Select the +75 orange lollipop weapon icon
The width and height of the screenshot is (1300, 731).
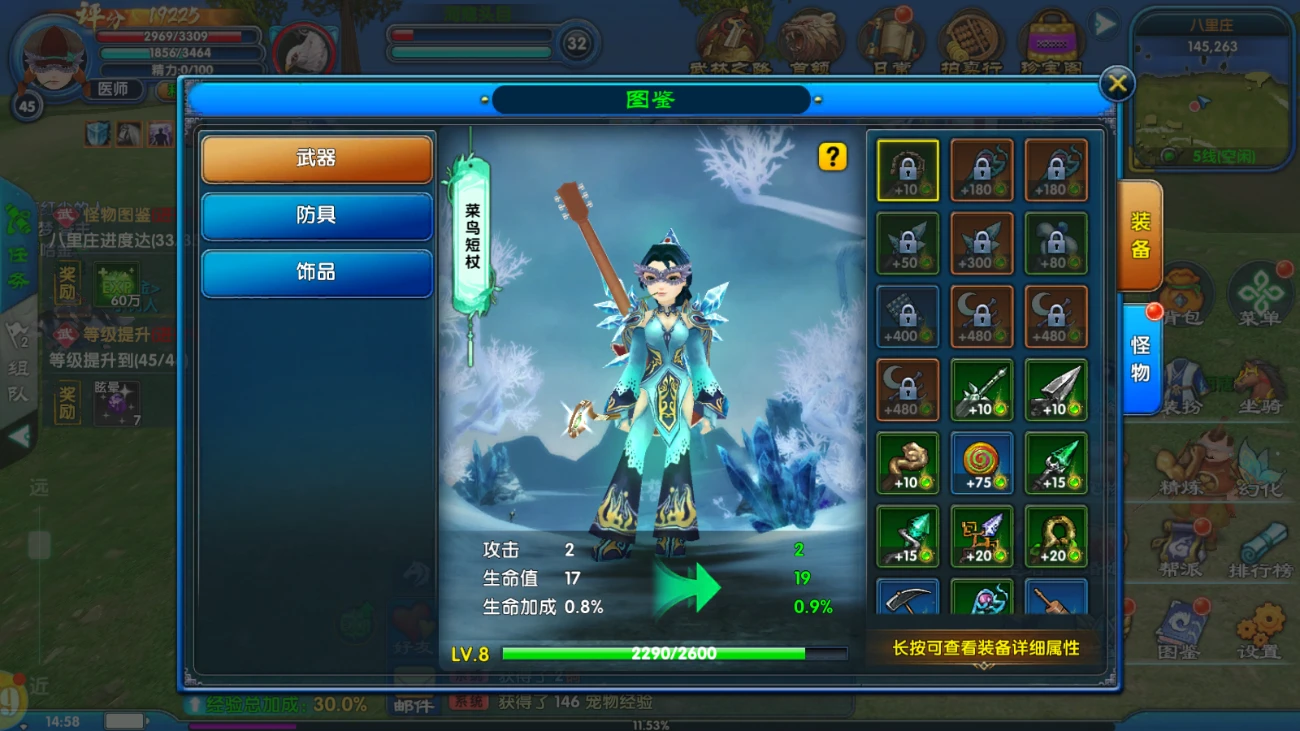(981, 463)
